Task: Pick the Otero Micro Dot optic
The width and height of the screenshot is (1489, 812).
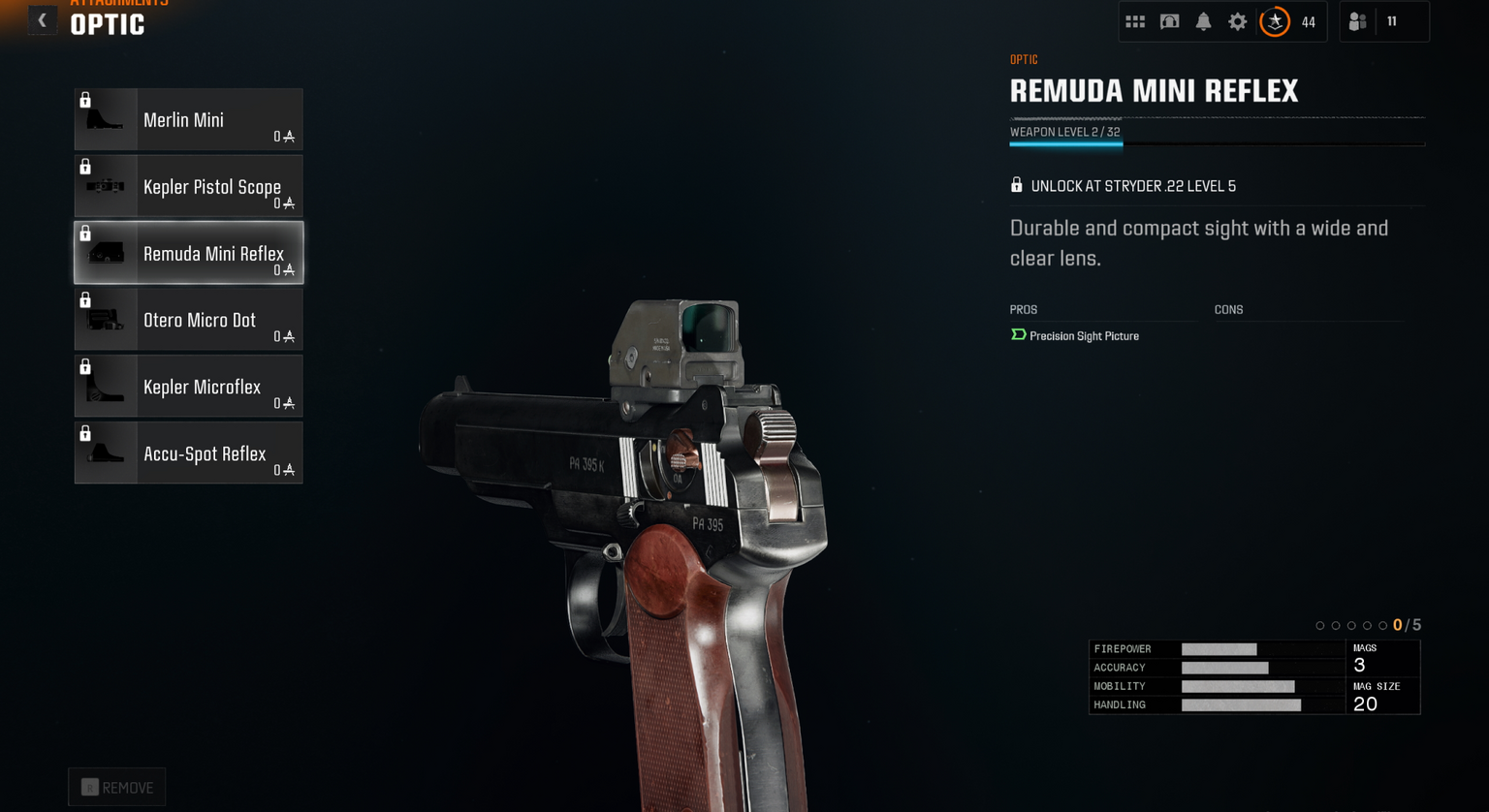Action: tap(188, 320)
